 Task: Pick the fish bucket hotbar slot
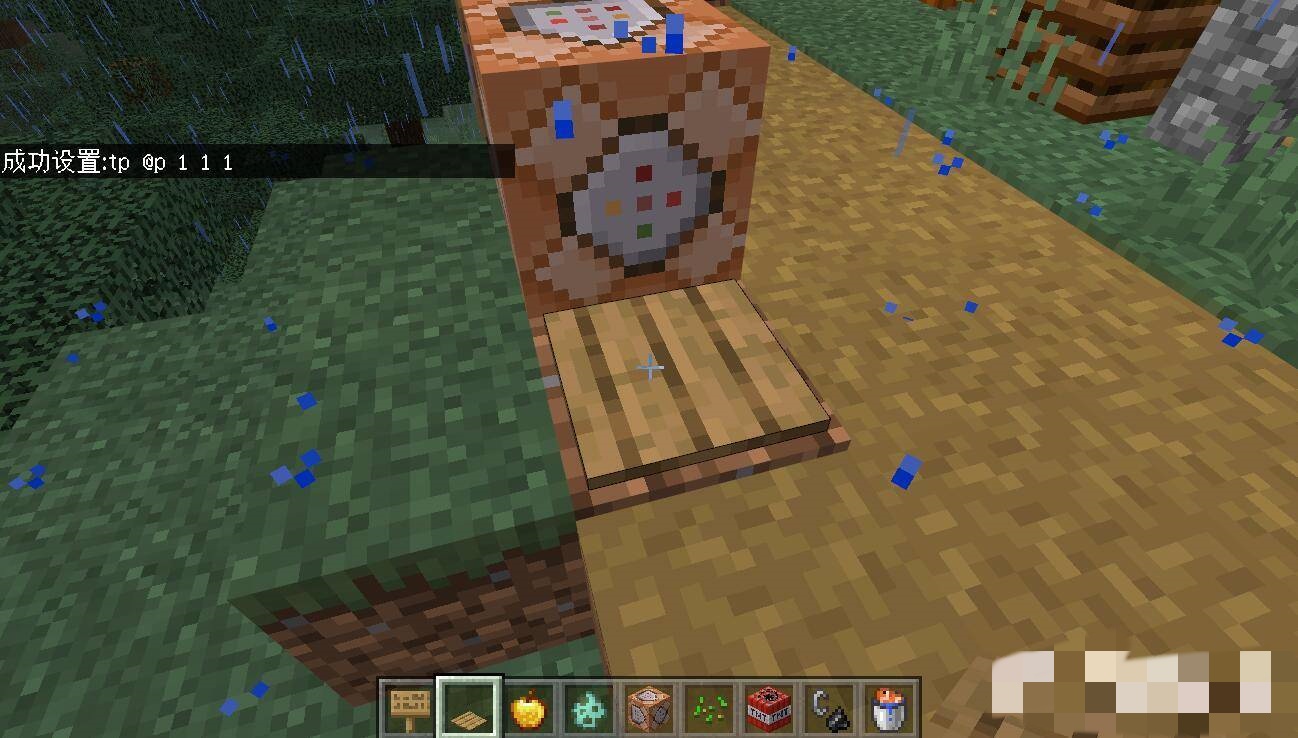pyautogui.click(x=888, y=708)
